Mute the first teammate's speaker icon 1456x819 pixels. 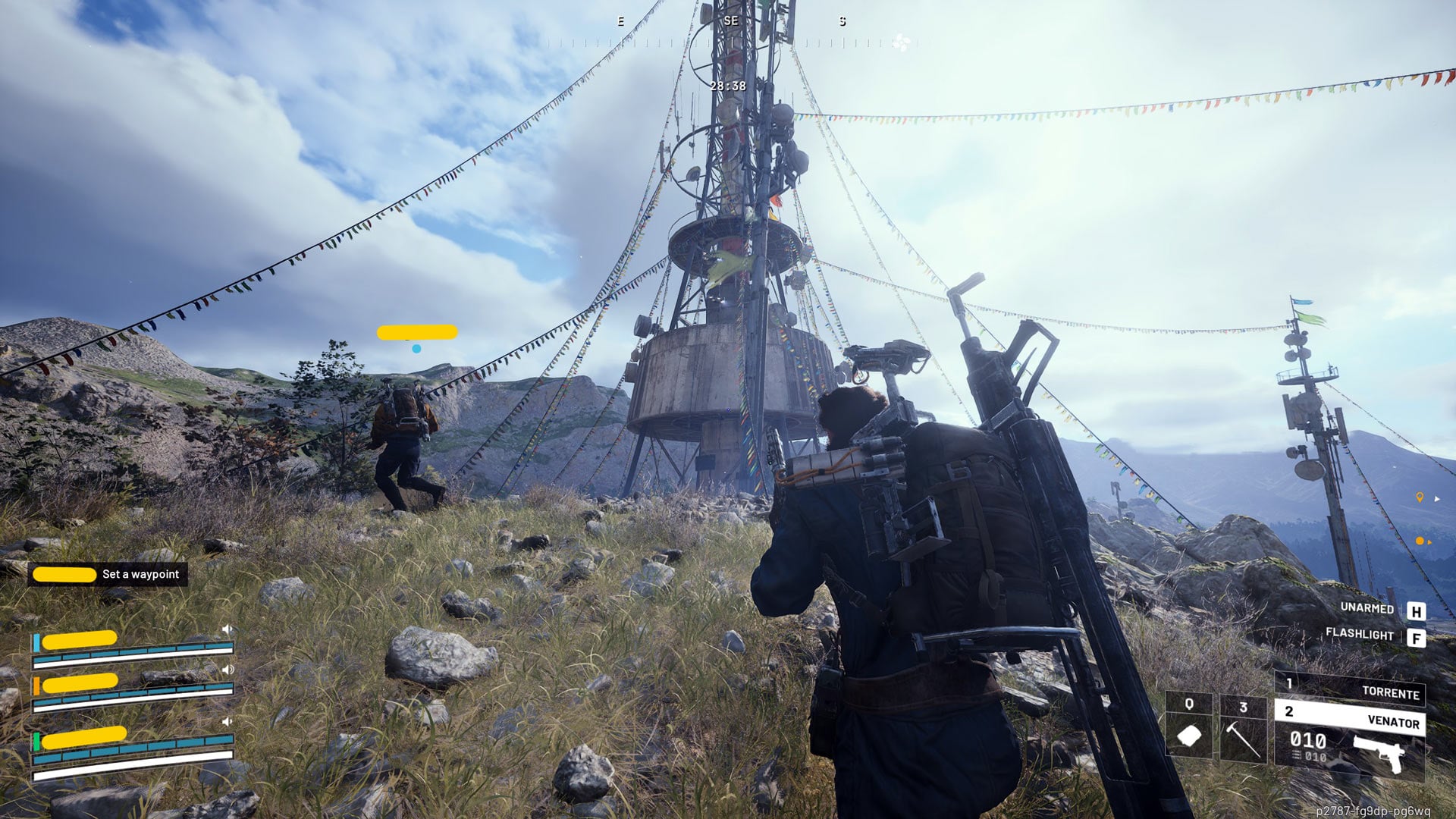227,628
